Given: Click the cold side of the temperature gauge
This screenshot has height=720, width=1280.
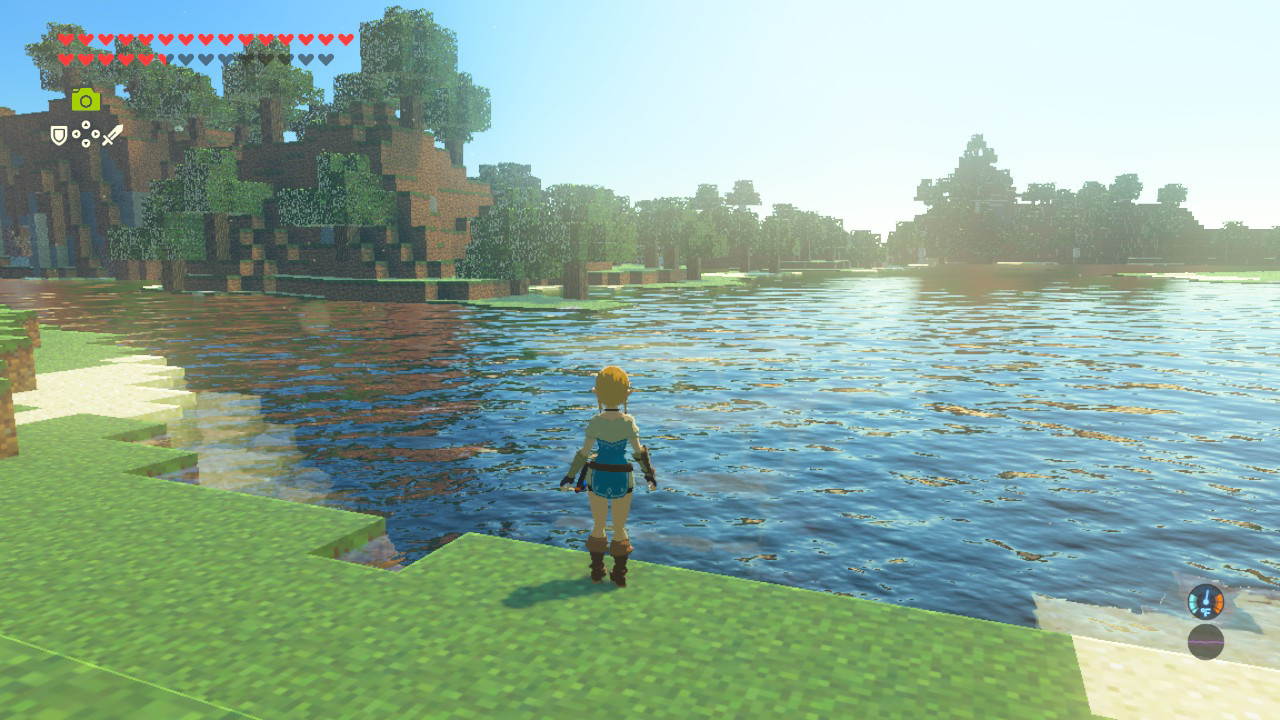Looking at the screenshot, I should [1193, 602].
